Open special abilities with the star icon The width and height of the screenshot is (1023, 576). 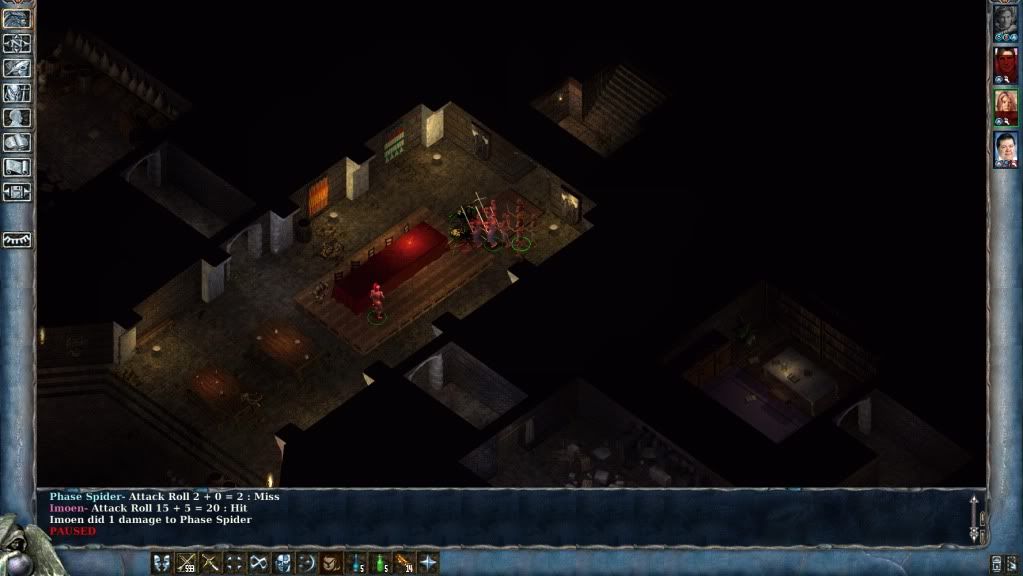point(428,562)
